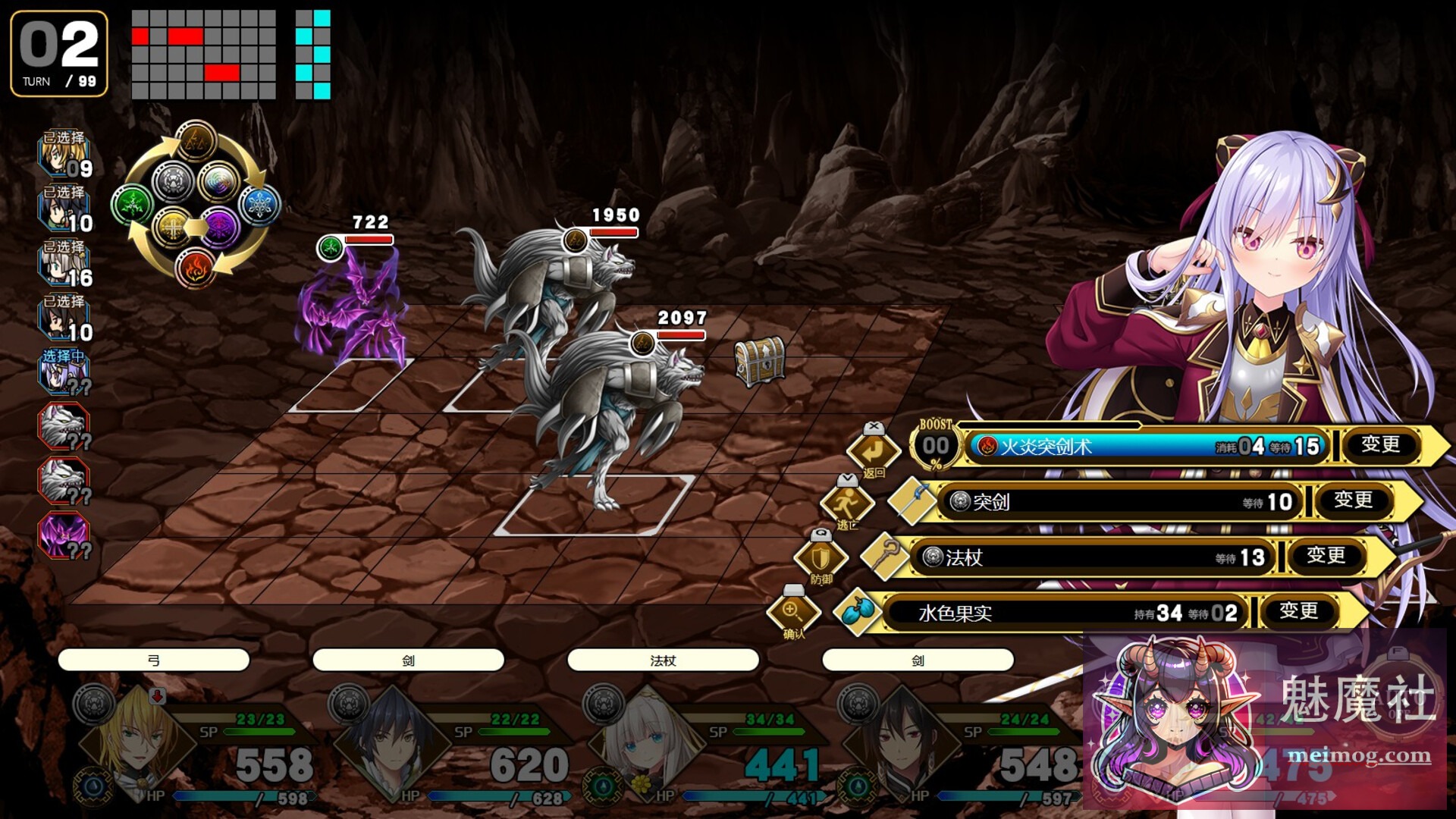Click 变更 next to 突剑
This screenshot has height=819, width=1456.
[x=1353, y=500]
